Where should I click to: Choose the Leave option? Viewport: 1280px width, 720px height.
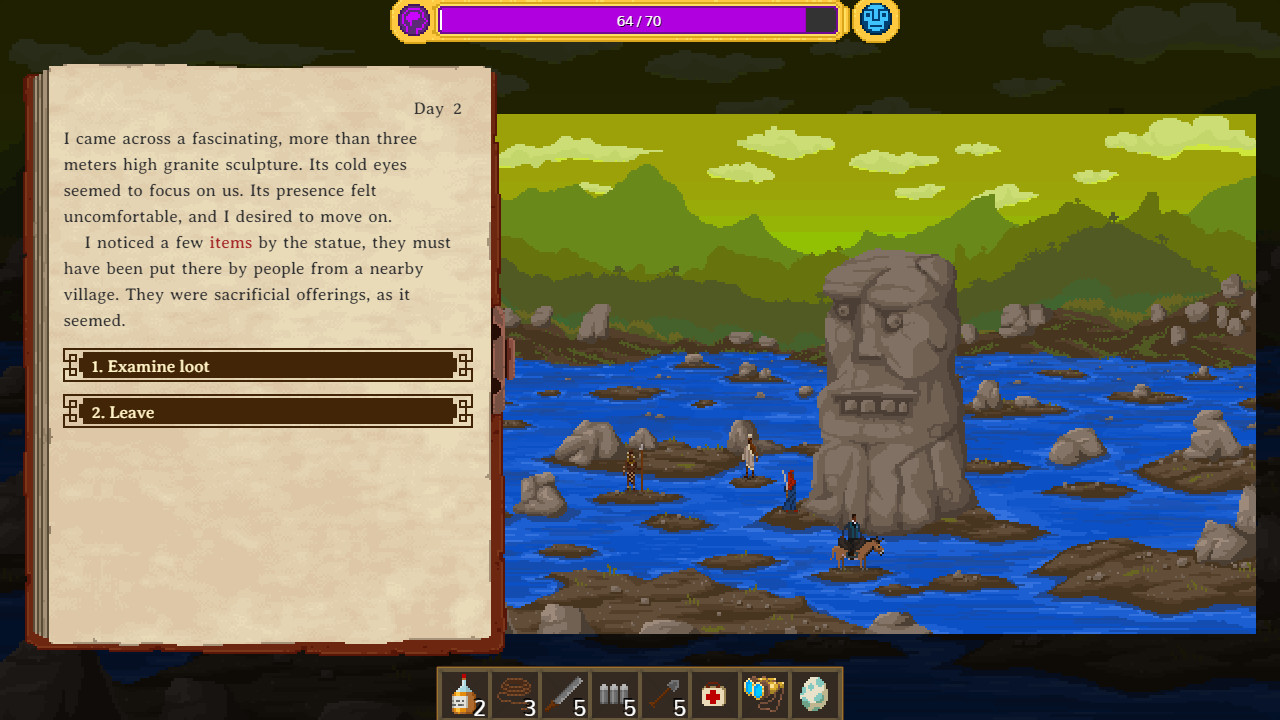click(267, 412)
